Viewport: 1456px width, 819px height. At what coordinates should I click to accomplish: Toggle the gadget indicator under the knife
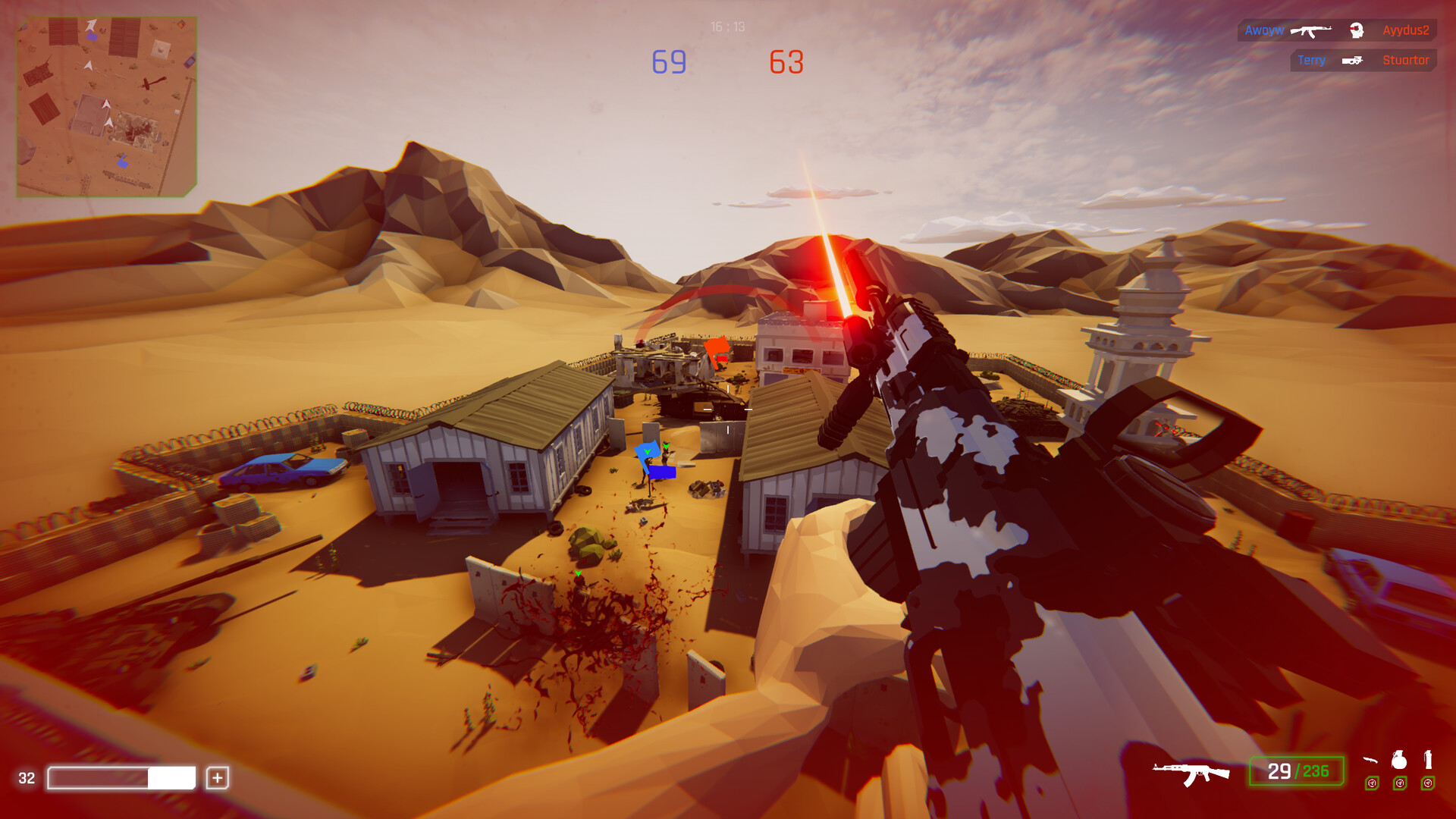point(1372,783)
